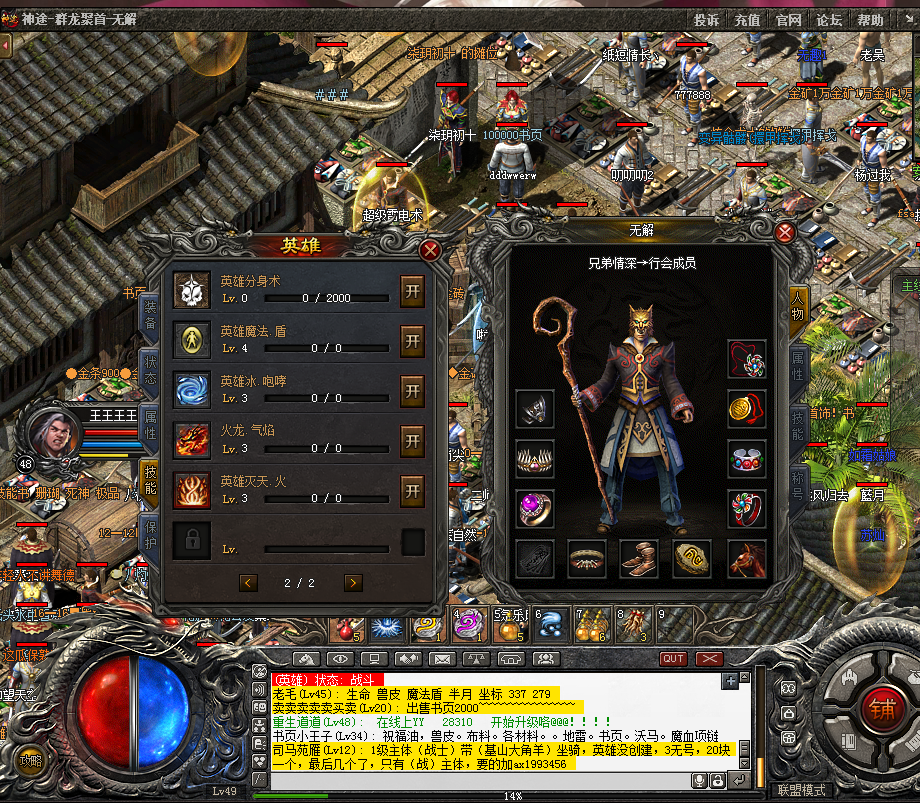Toggle the 开 button for 英雄魔法.盾
Screen dimensions: 920x803
pos(412,341)
